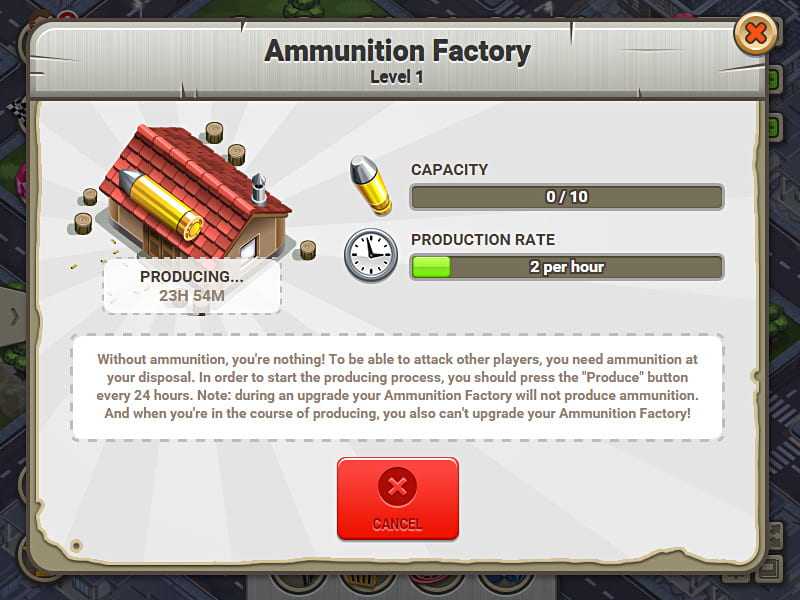Screen dimensions: 800x600
Task: Cancel the ammunition production
Action: [x=397, y=499]
